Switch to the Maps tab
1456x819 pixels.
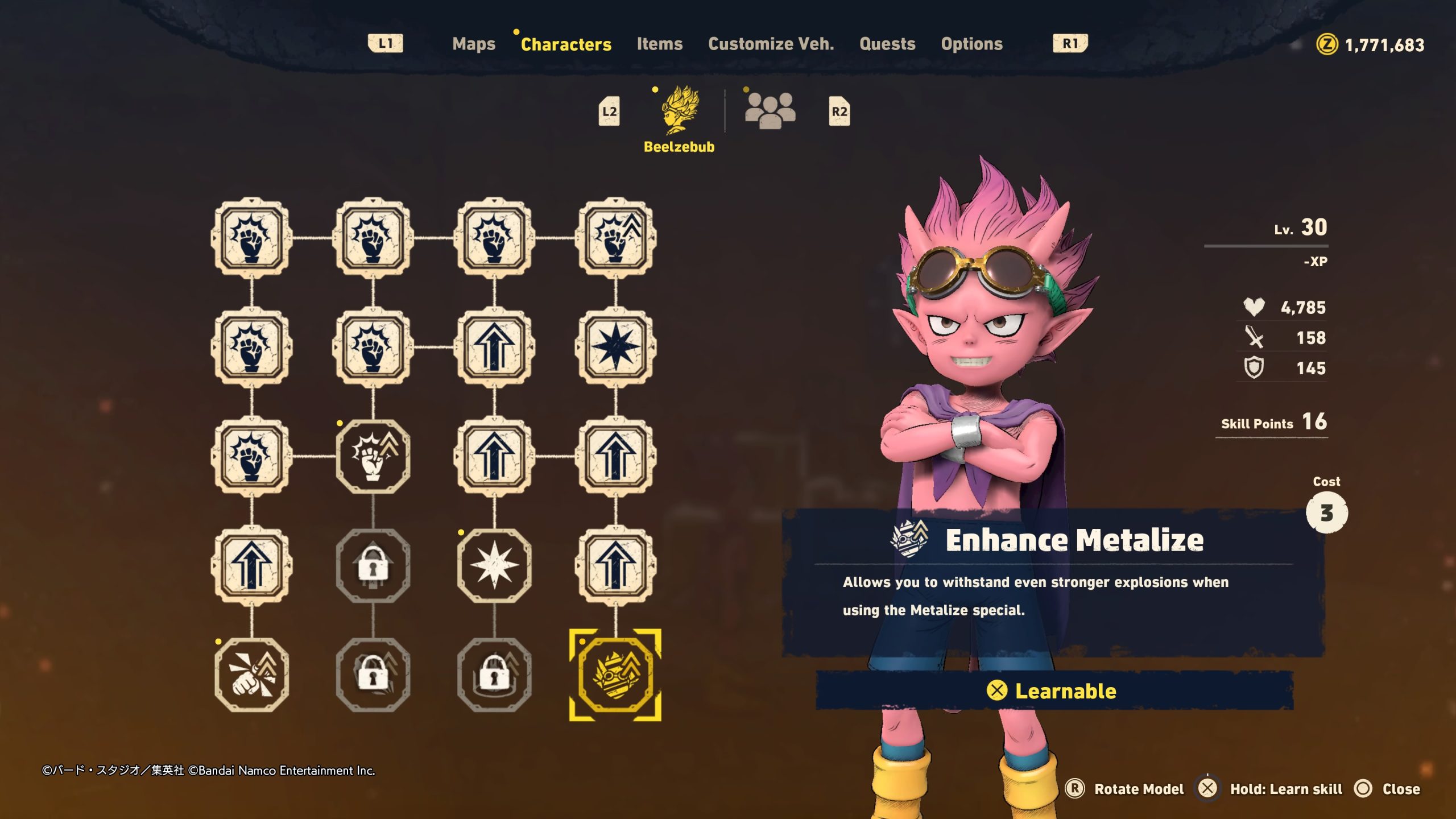[x=473, y=44]
